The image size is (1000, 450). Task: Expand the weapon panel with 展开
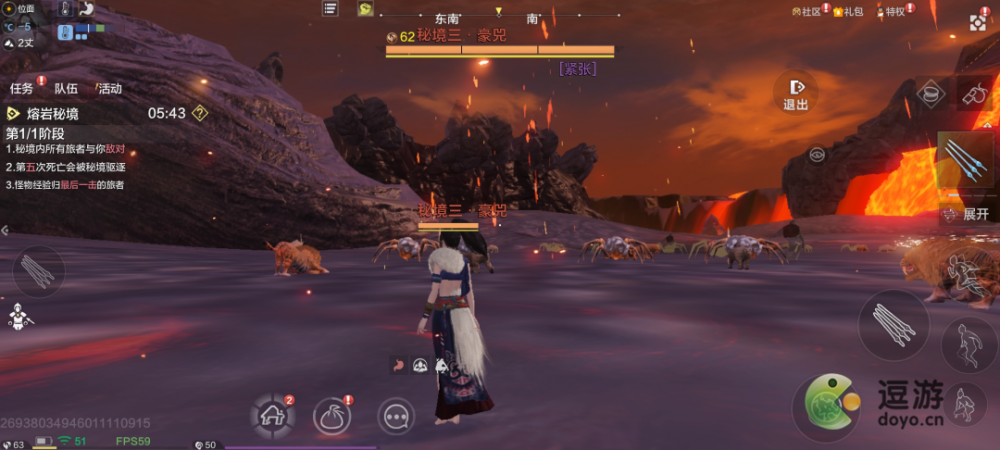968,214
